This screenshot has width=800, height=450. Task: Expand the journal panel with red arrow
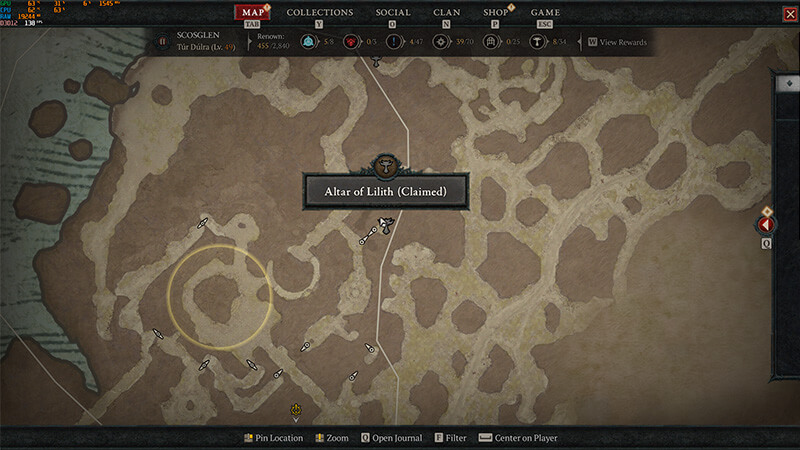767,226
